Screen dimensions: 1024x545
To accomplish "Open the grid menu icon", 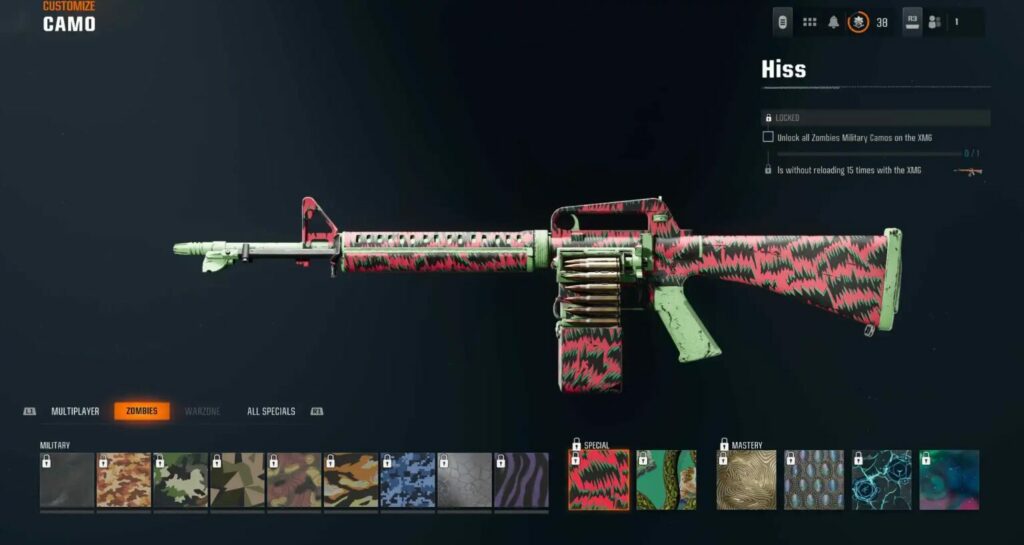I will coord(809,22).
